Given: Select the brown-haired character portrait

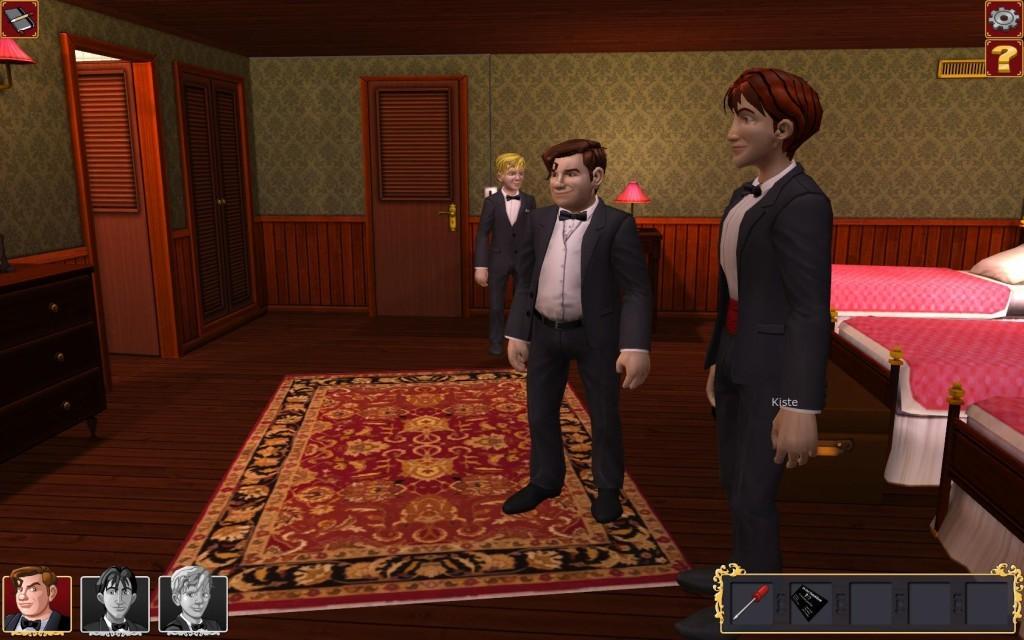Looking at the screenshot, I should point(37,602).
